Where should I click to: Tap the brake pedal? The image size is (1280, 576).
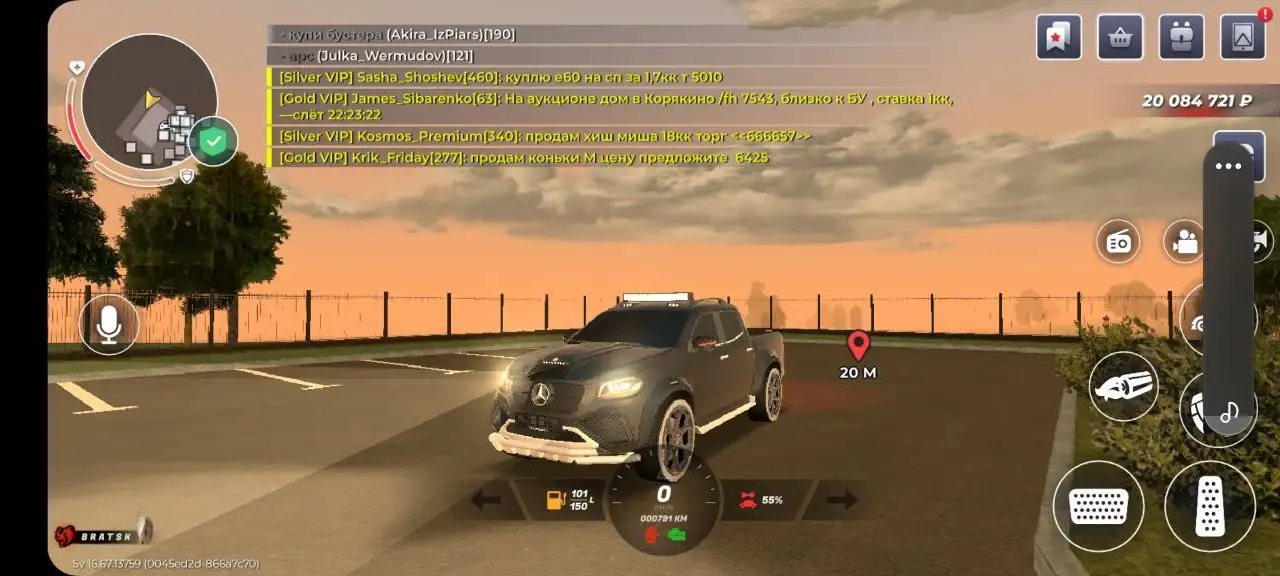1099,506
